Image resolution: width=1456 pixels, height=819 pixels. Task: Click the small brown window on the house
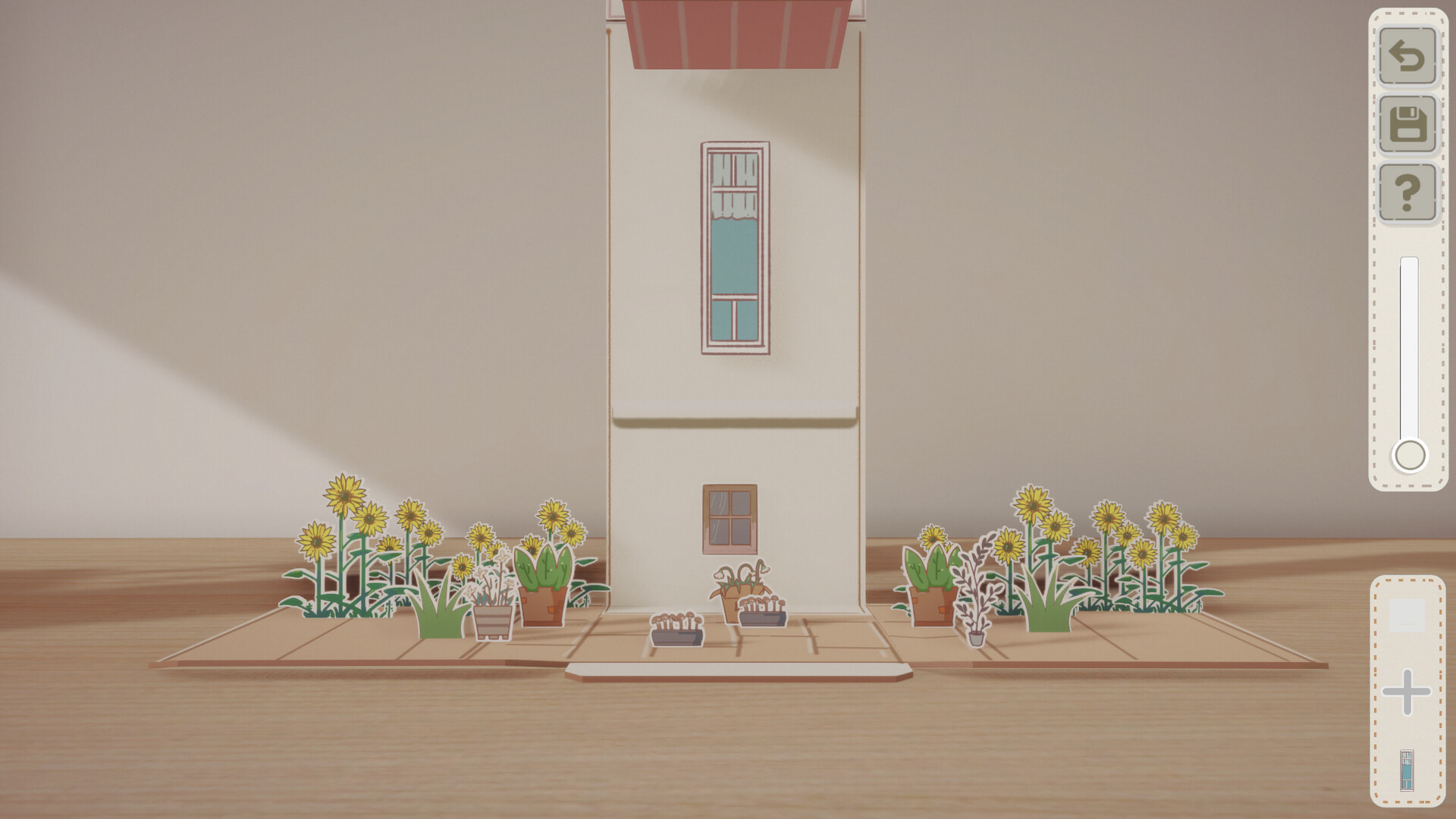730,519
